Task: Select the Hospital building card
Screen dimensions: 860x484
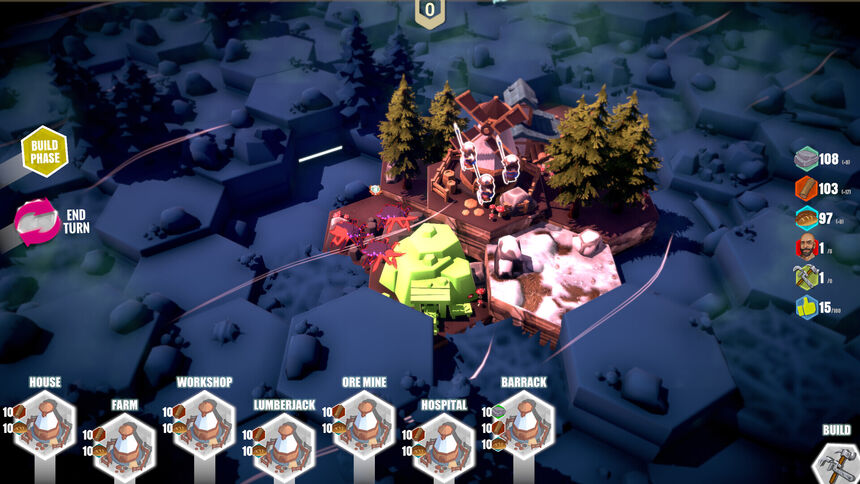Action: (444, 446)
